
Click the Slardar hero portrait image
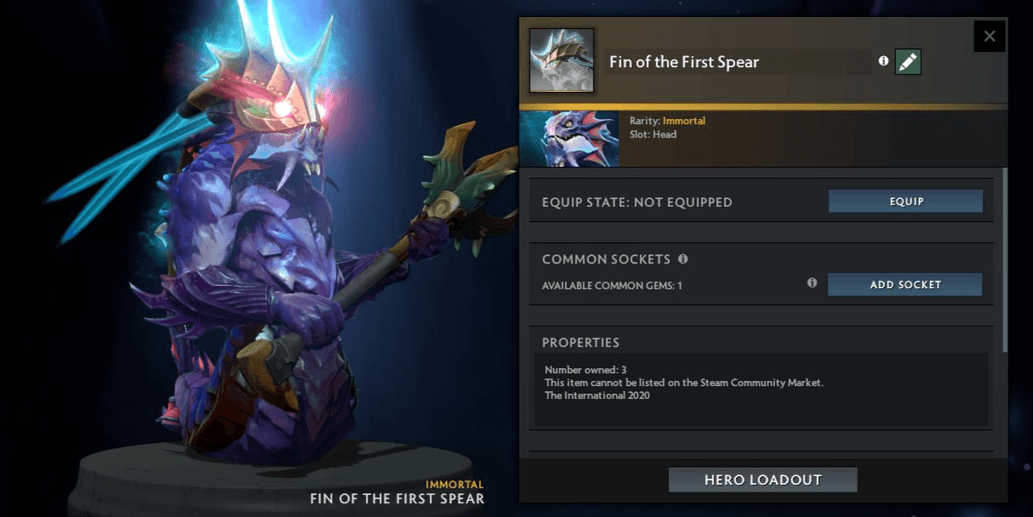click(569, 138)
